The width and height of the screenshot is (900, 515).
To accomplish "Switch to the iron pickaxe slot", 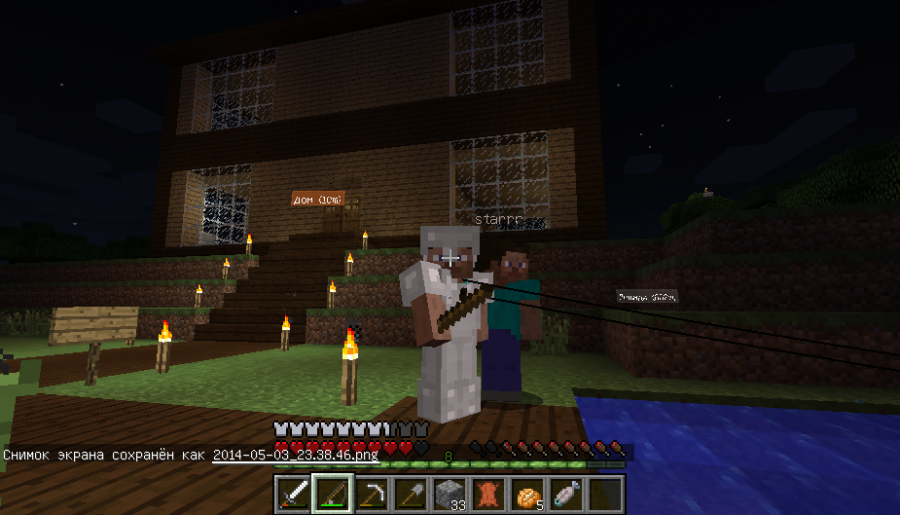I will 371,494.
